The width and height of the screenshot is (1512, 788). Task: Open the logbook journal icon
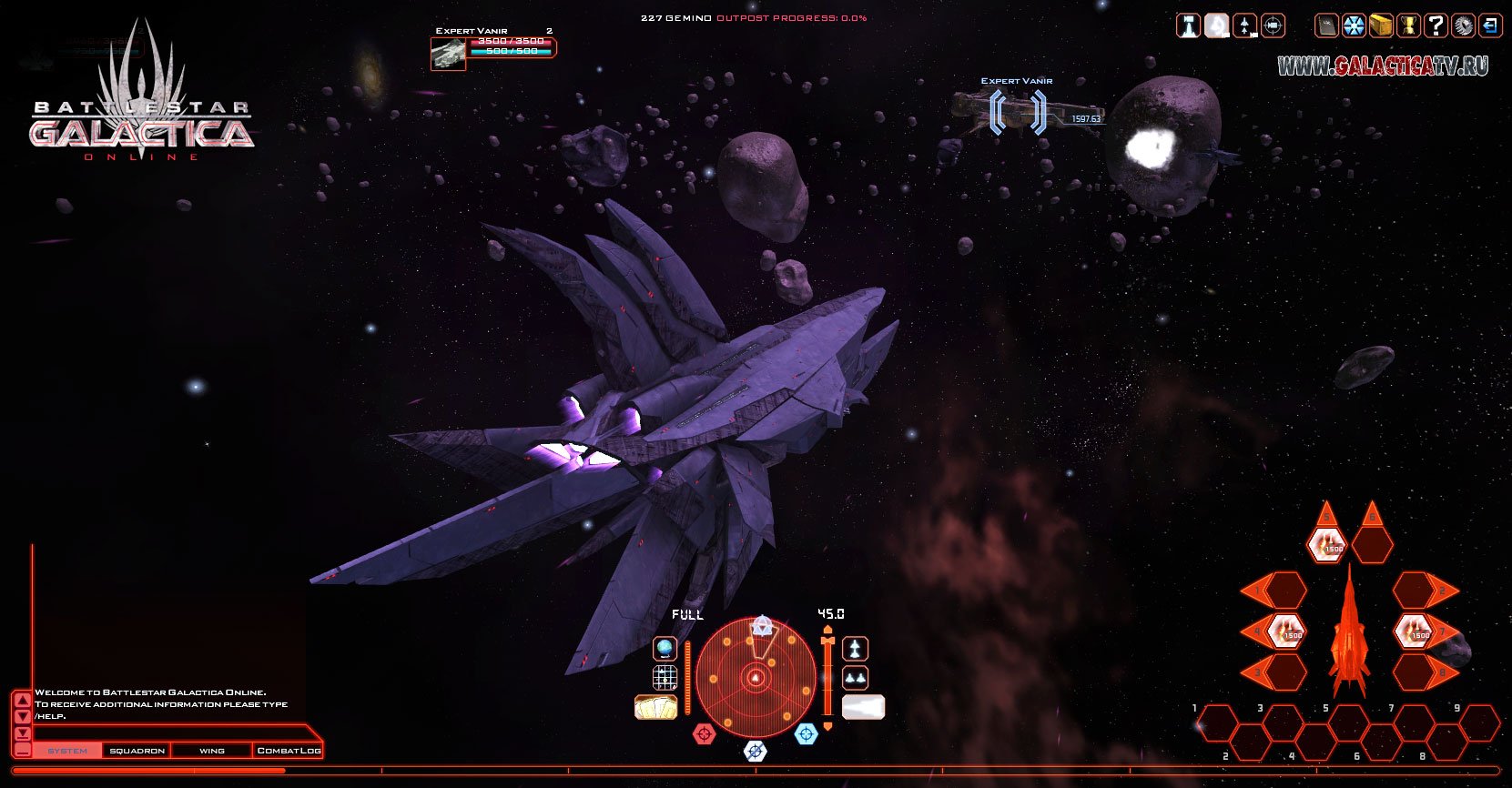point(1327,25)
